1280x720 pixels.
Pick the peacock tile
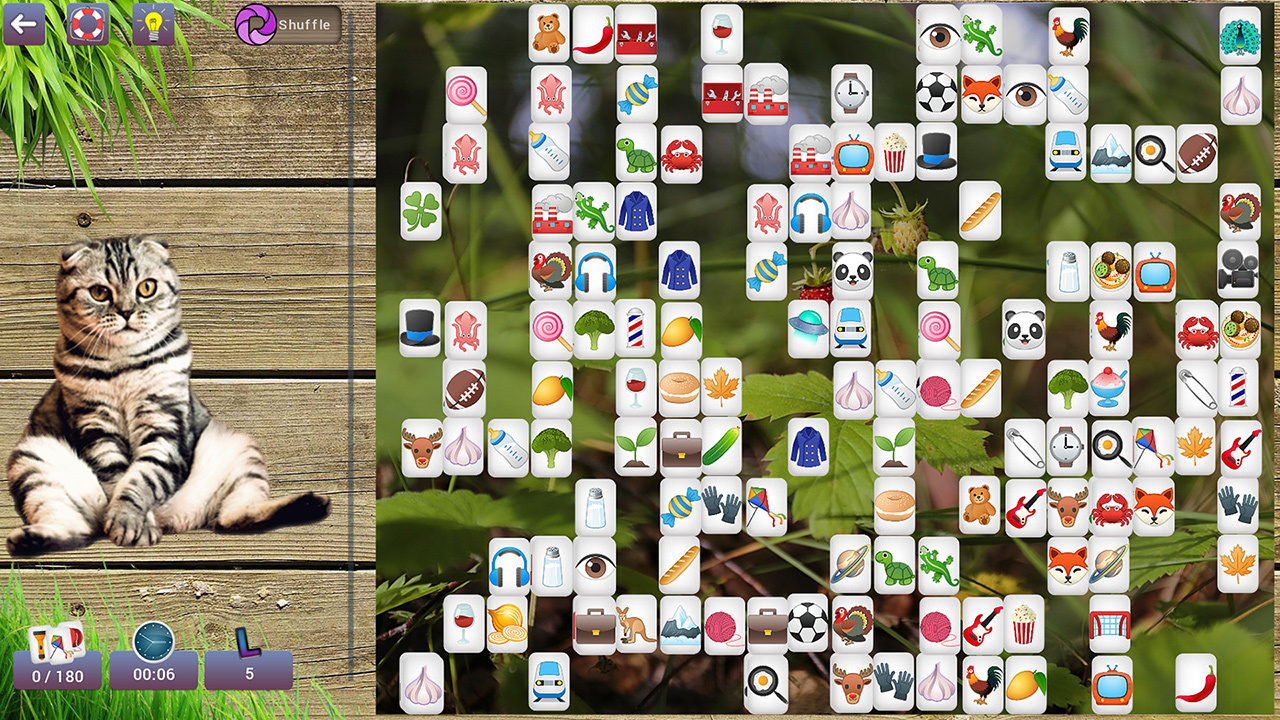pyautogui.click(x=1240, y=36)
